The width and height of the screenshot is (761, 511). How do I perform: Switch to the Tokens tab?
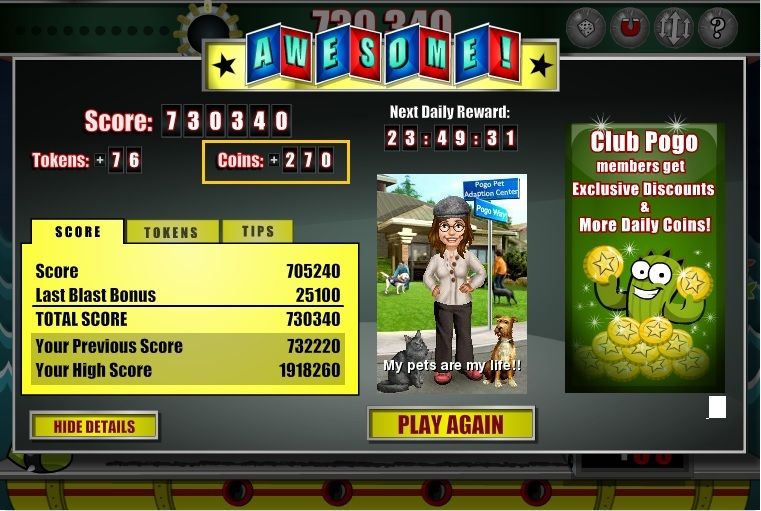(171, 232)
